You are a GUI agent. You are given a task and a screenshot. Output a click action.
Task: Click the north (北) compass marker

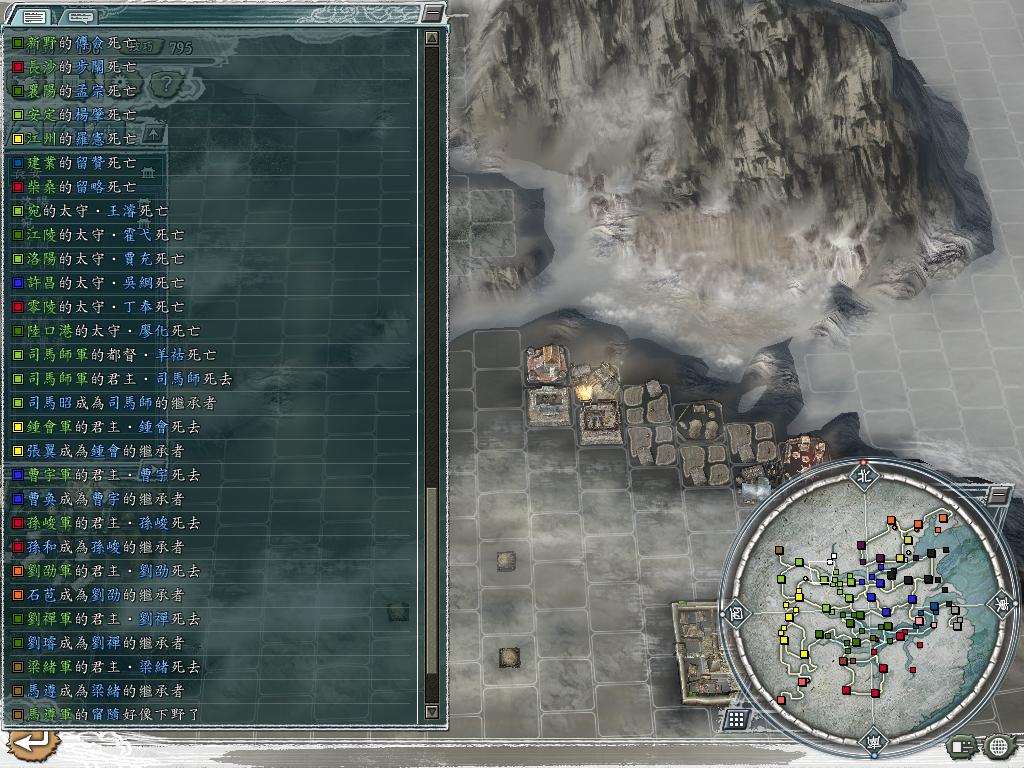pos(866,474)
